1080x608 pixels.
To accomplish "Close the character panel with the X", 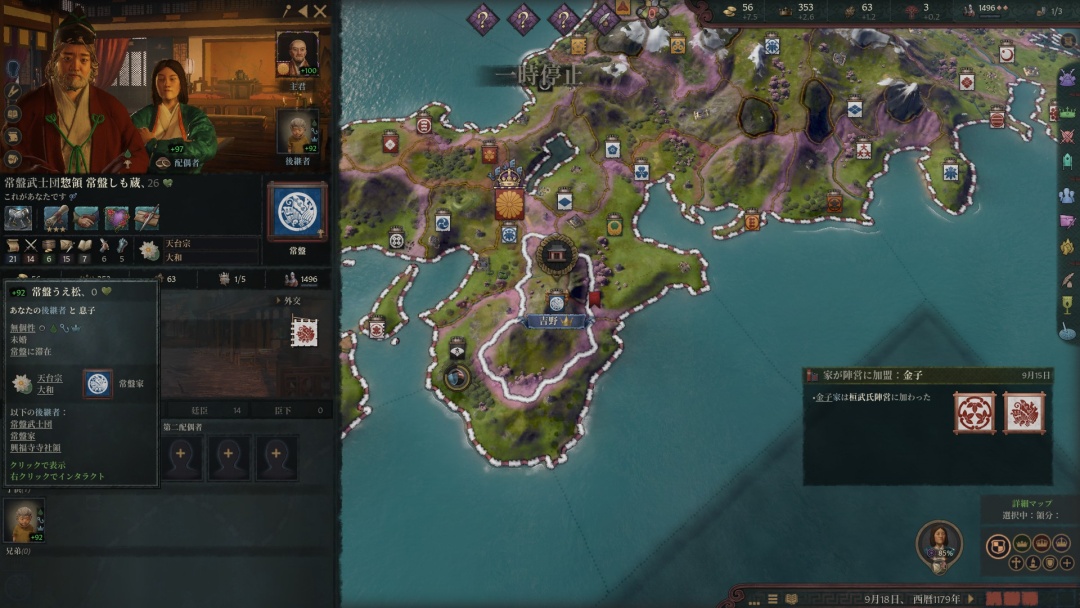I will [320, 12].
